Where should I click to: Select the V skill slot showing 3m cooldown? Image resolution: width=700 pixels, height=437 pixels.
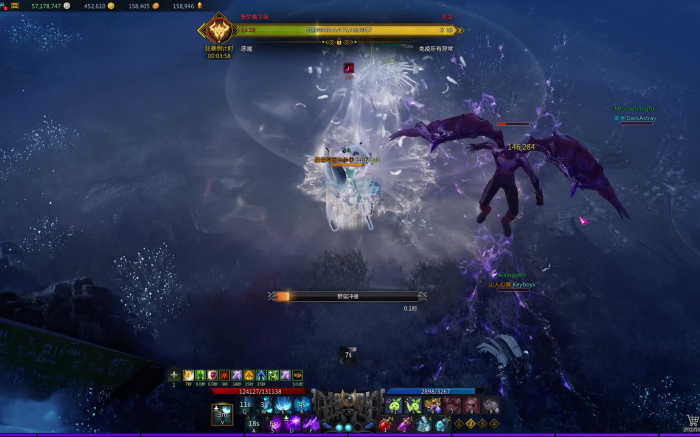point(222,414)
